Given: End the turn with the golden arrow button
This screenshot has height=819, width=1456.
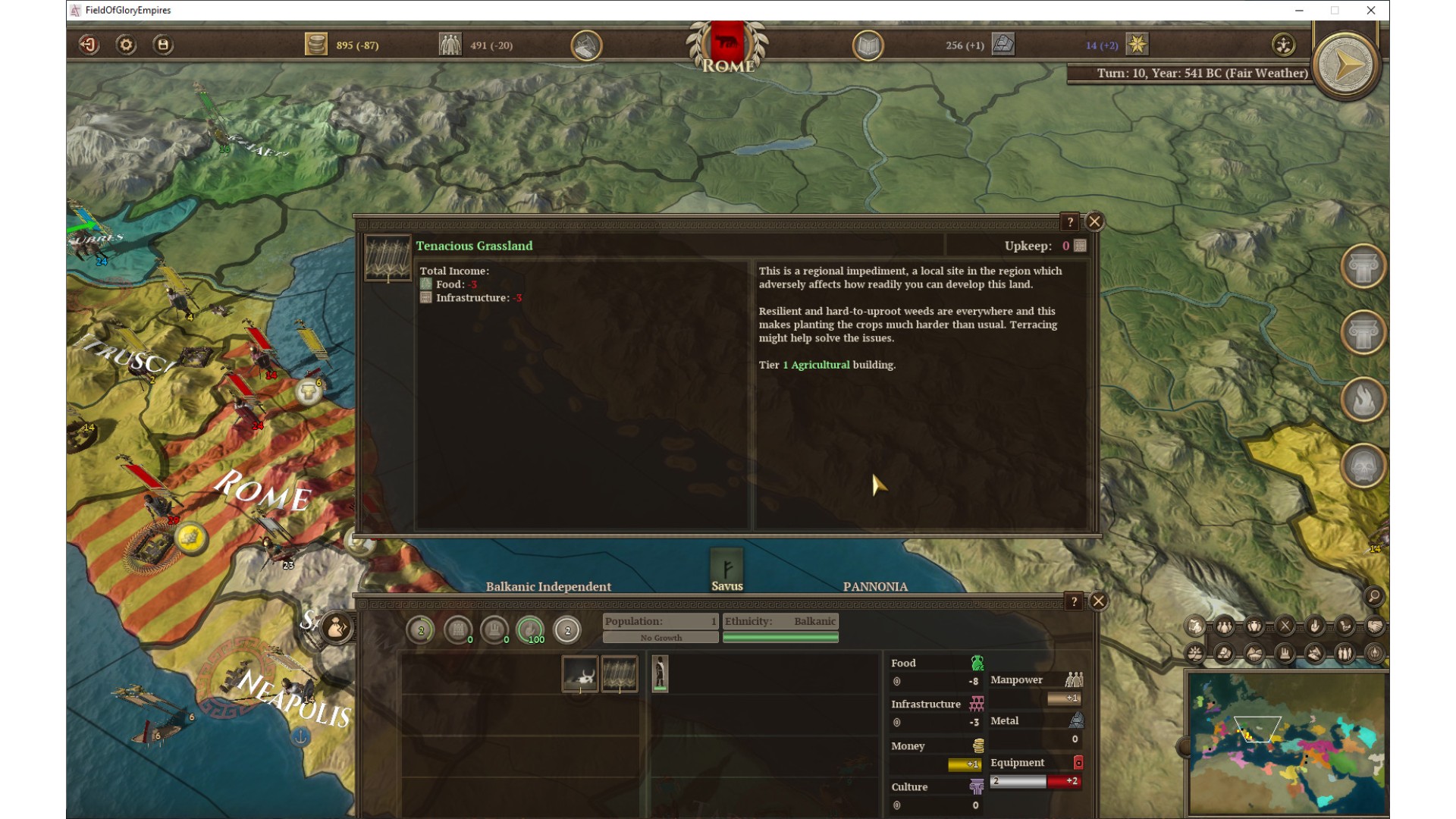Looking at the screenshot, I should click(x=1346, y=65).
